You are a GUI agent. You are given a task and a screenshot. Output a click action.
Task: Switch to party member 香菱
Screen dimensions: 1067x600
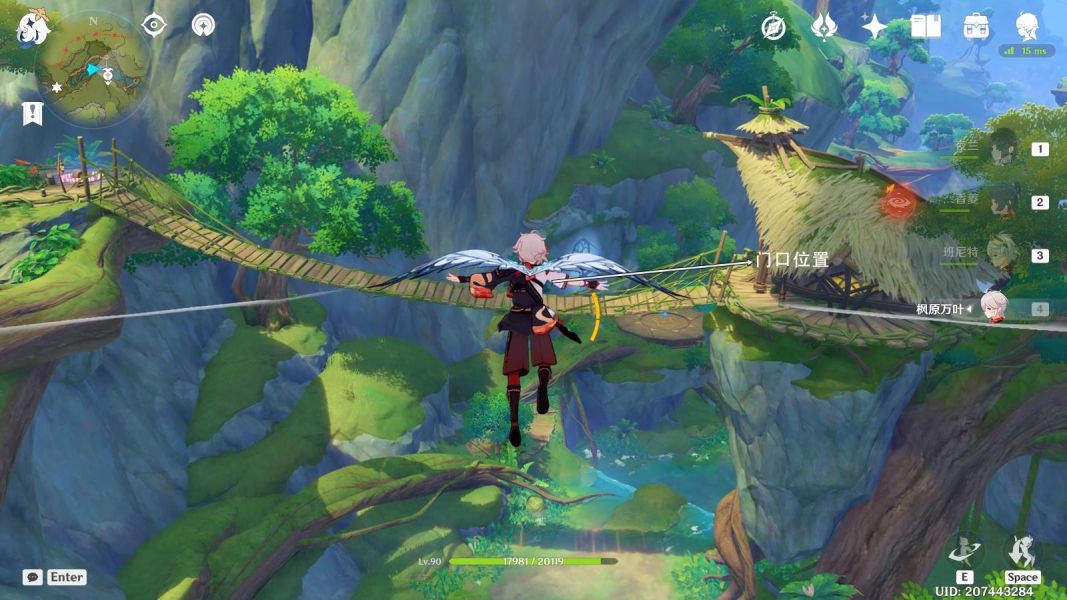click(x=1003, y=202)
